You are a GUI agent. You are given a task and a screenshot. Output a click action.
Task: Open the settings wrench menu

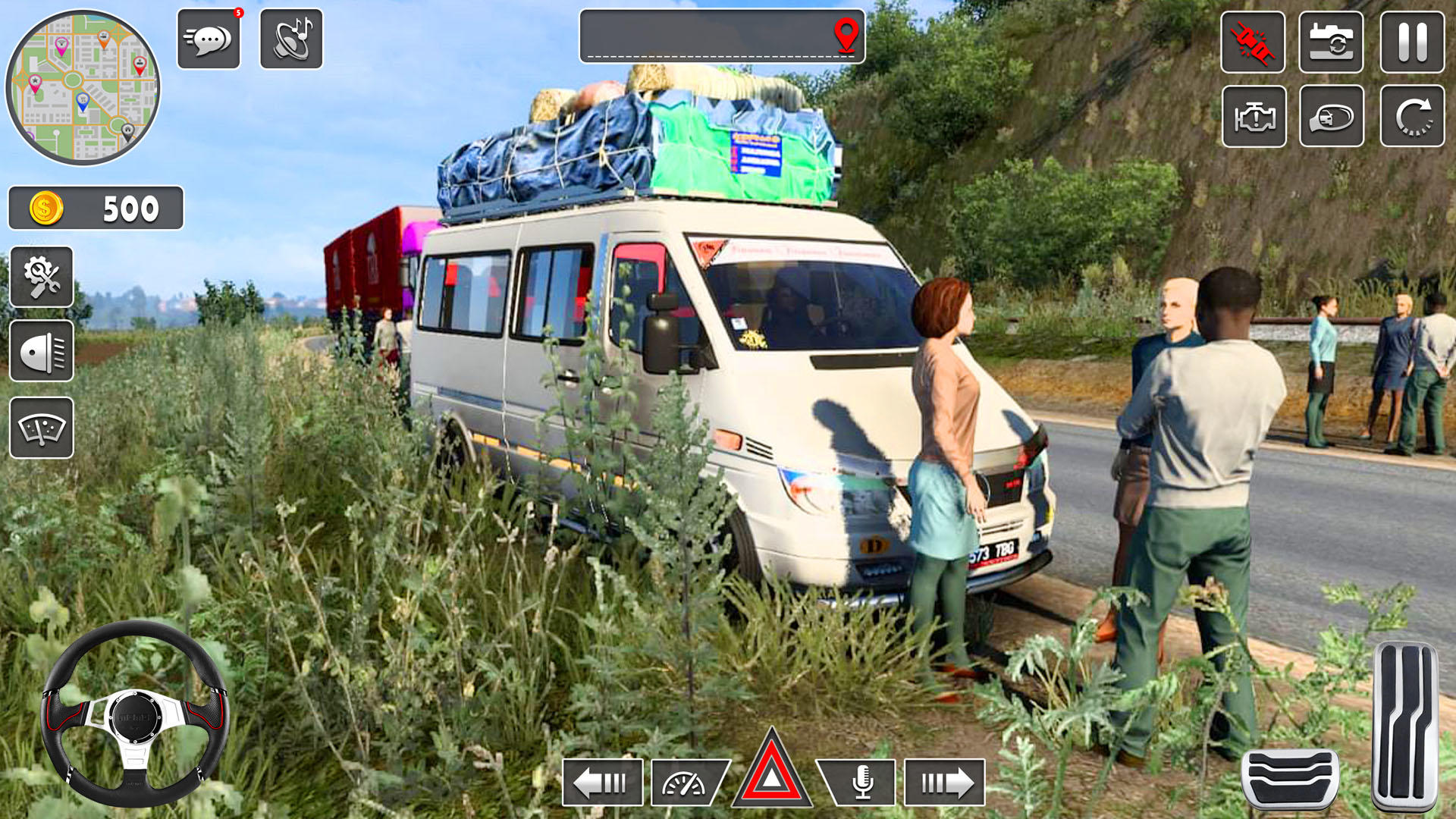tap(42, 277)
